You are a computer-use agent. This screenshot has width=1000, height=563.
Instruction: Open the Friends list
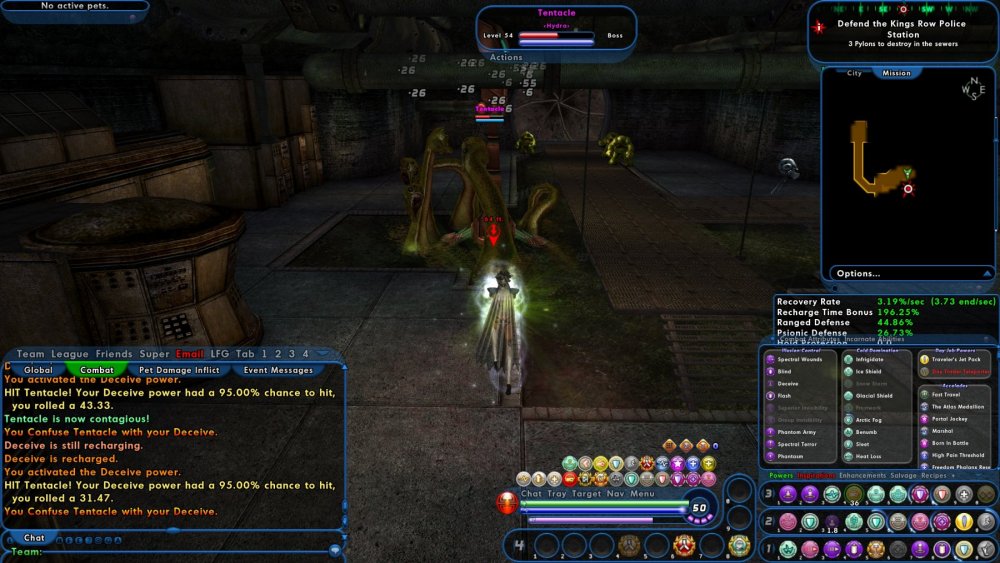click(x=114, y=354)
